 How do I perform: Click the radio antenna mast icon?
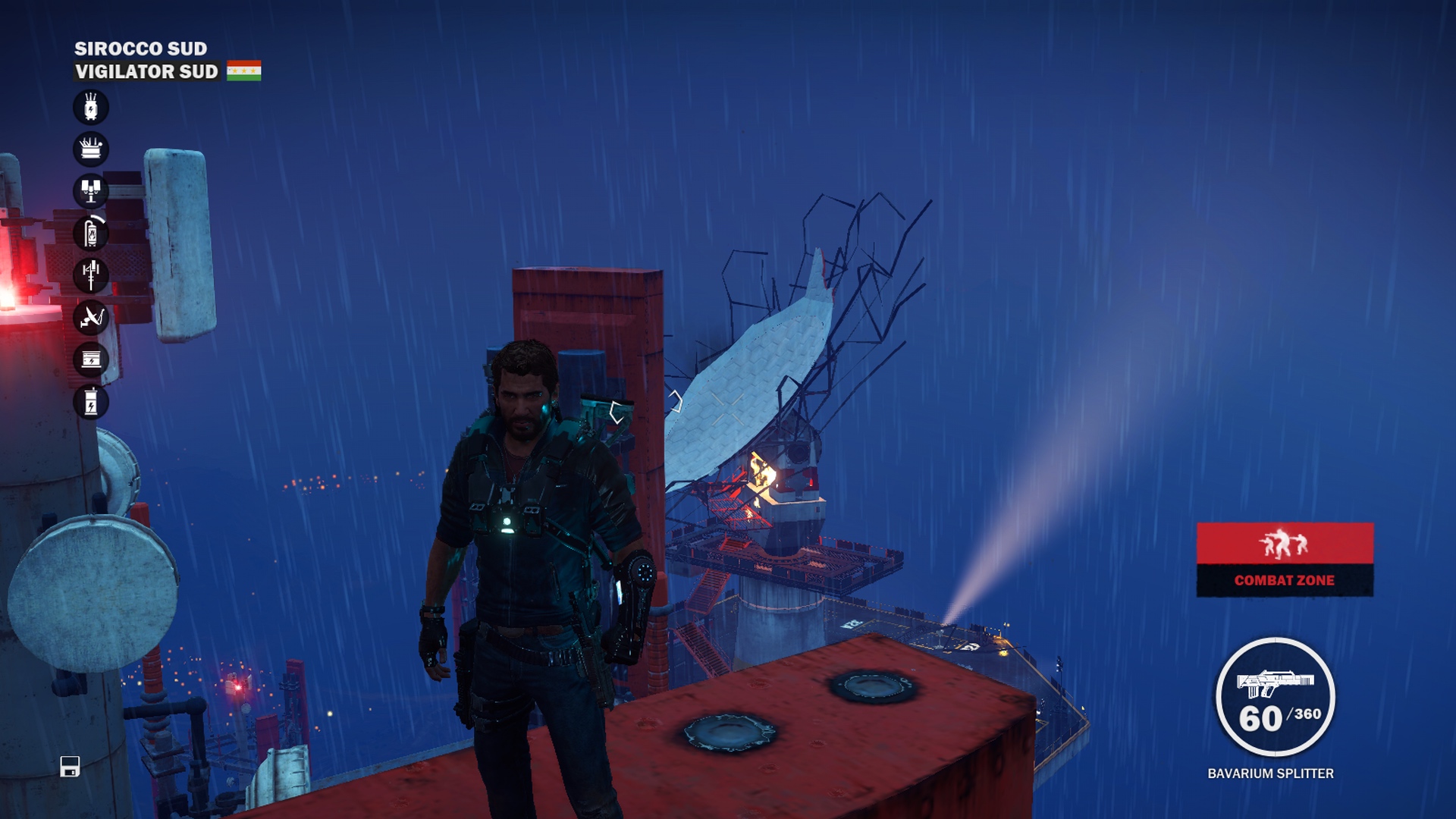(x=91, y=275)
